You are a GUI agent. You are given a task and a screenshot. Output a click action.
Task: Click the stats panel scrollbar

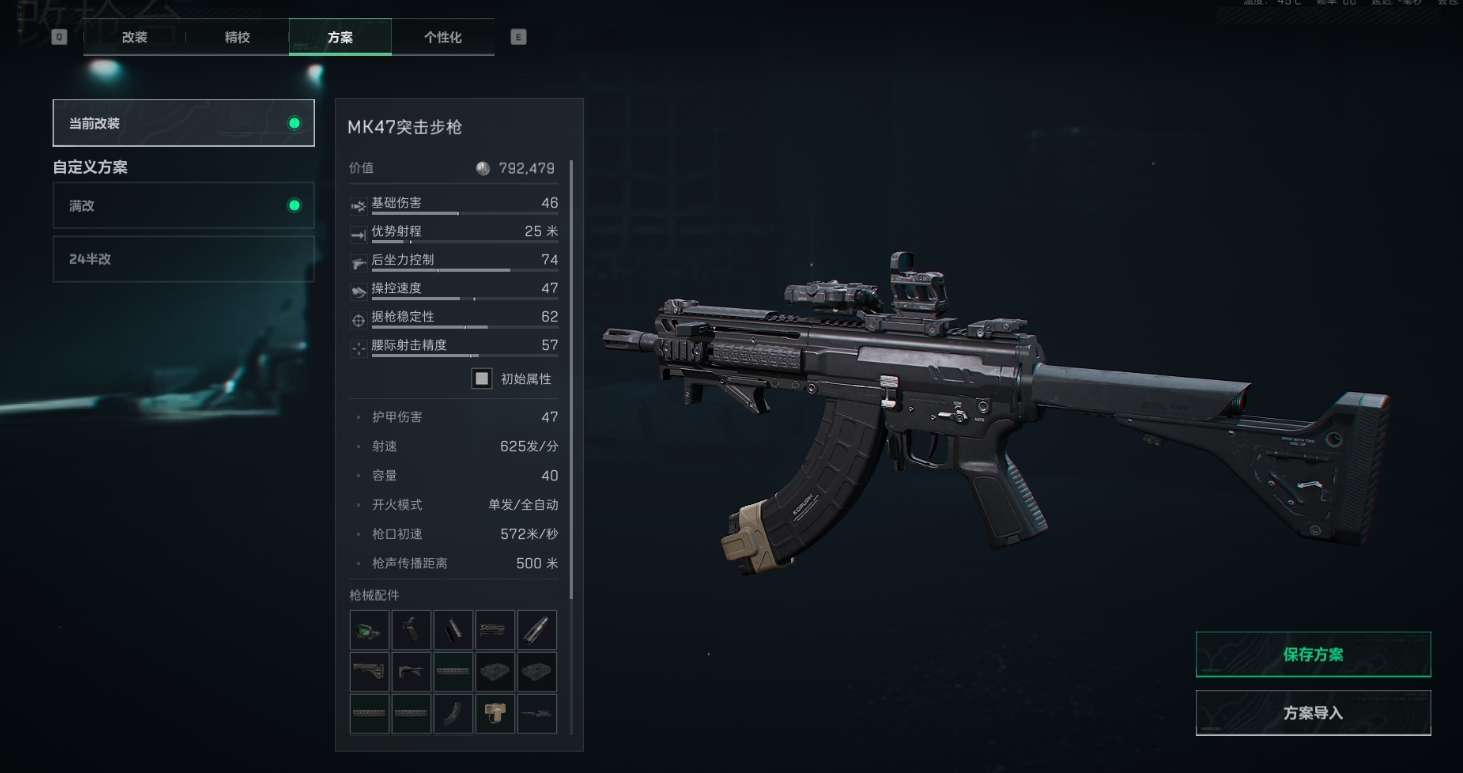[x=572, y=380]
